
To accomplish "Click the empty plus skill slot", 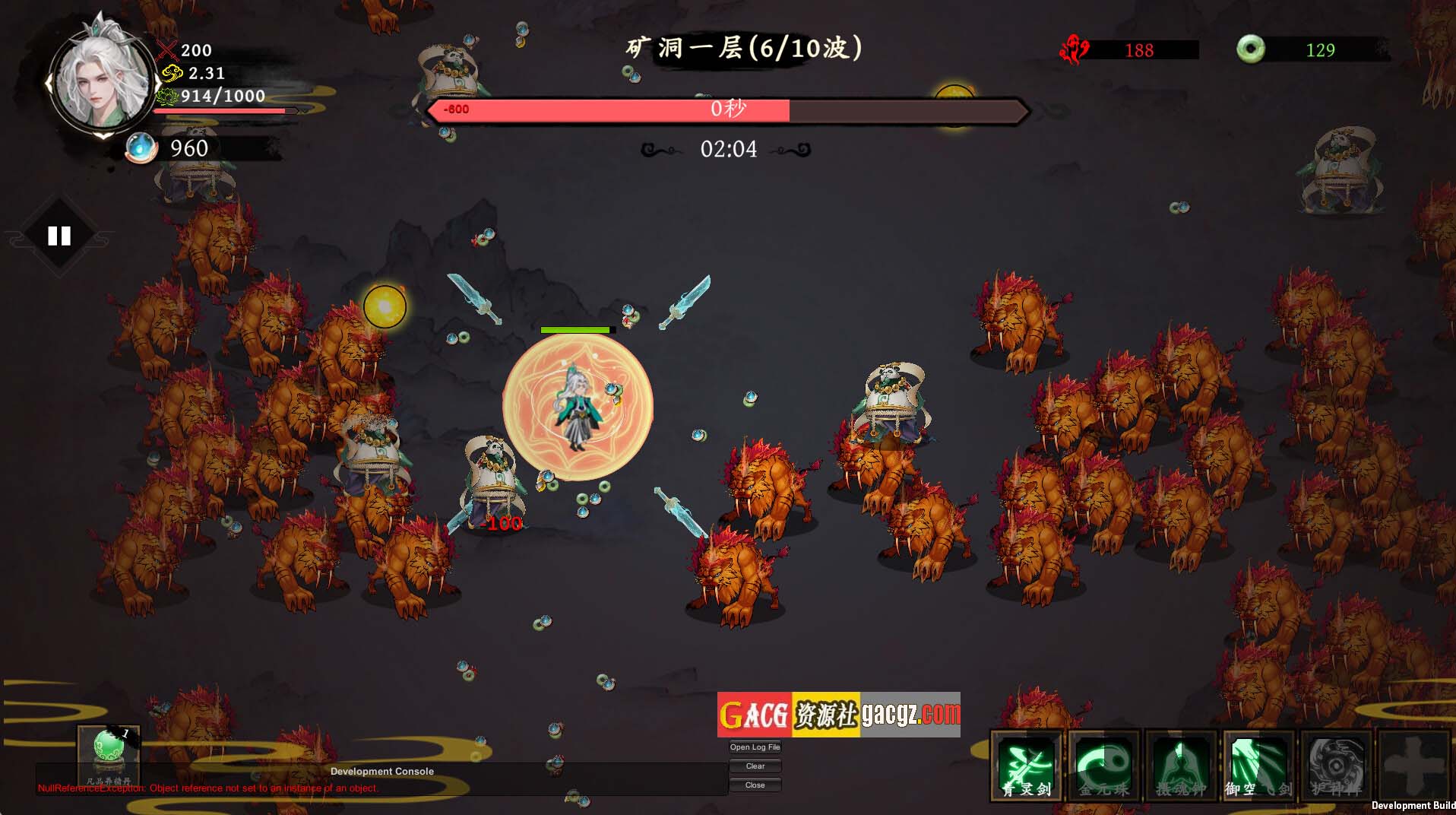I will coord(1413,766).
